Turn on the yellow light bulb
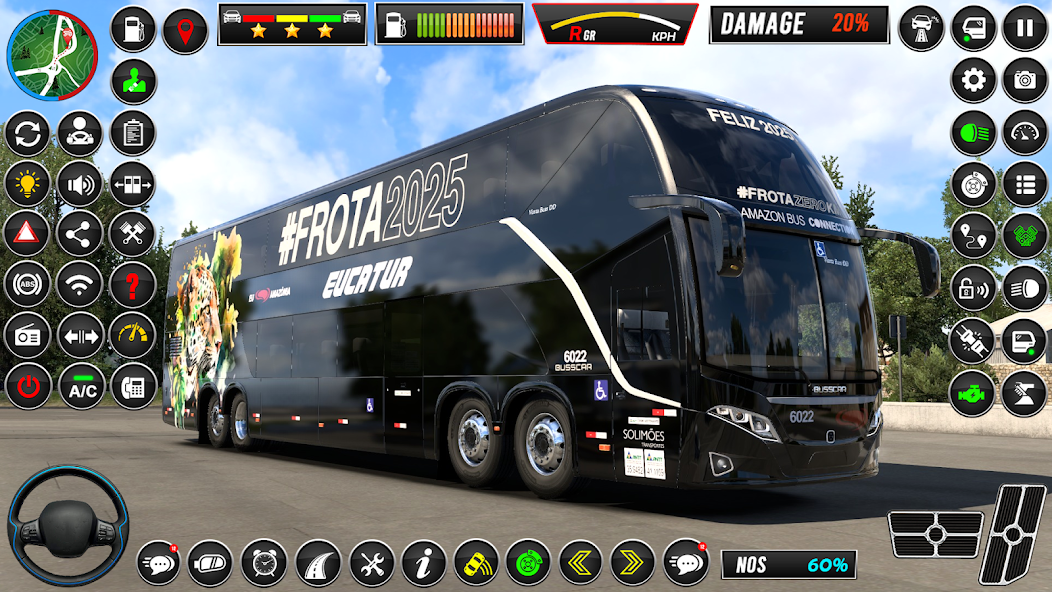1052x592 pixels. coord(27,184)
